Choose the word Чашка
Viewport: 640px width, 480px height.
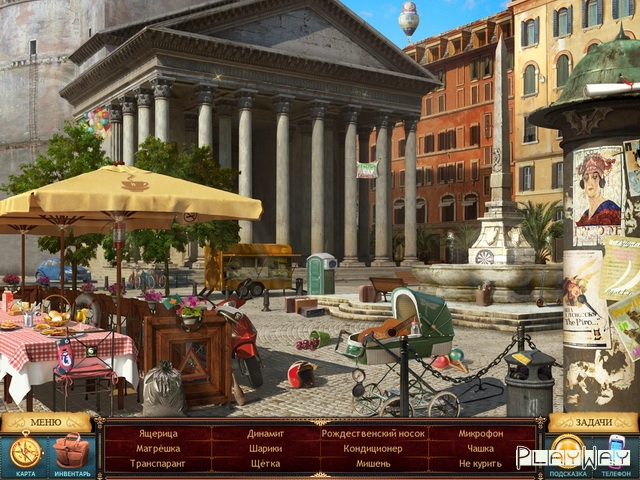[480, 448]
